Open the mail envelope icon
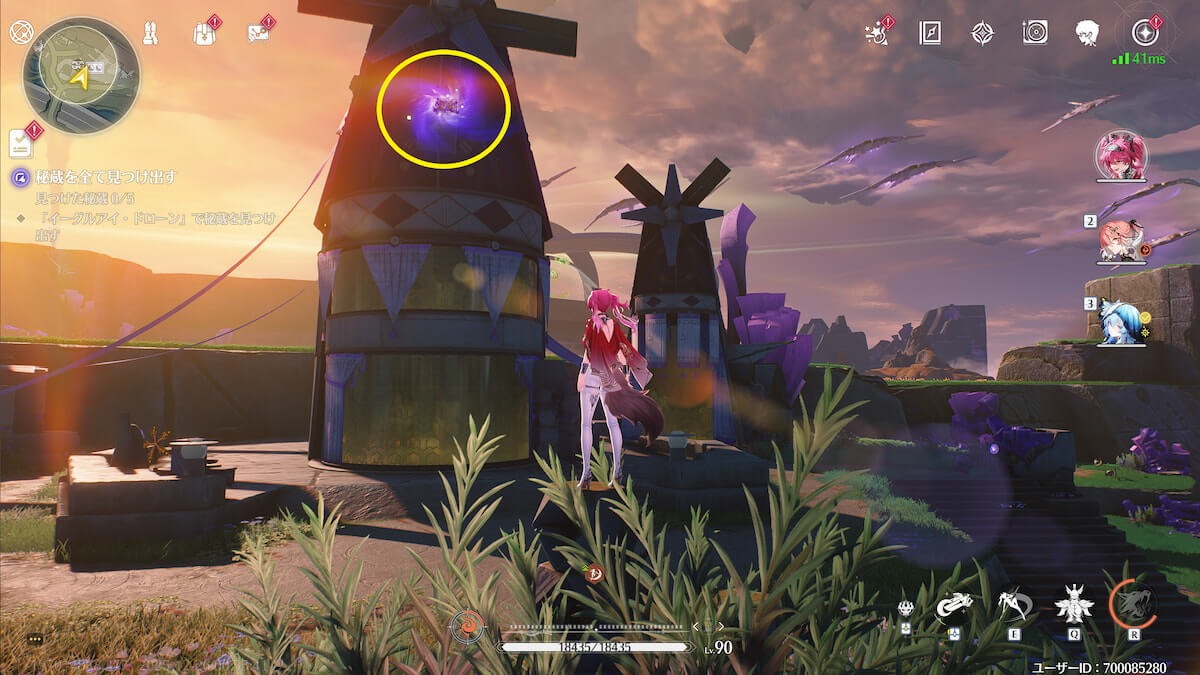Viewport: 1200px width, 675px height. coord(258,33)
